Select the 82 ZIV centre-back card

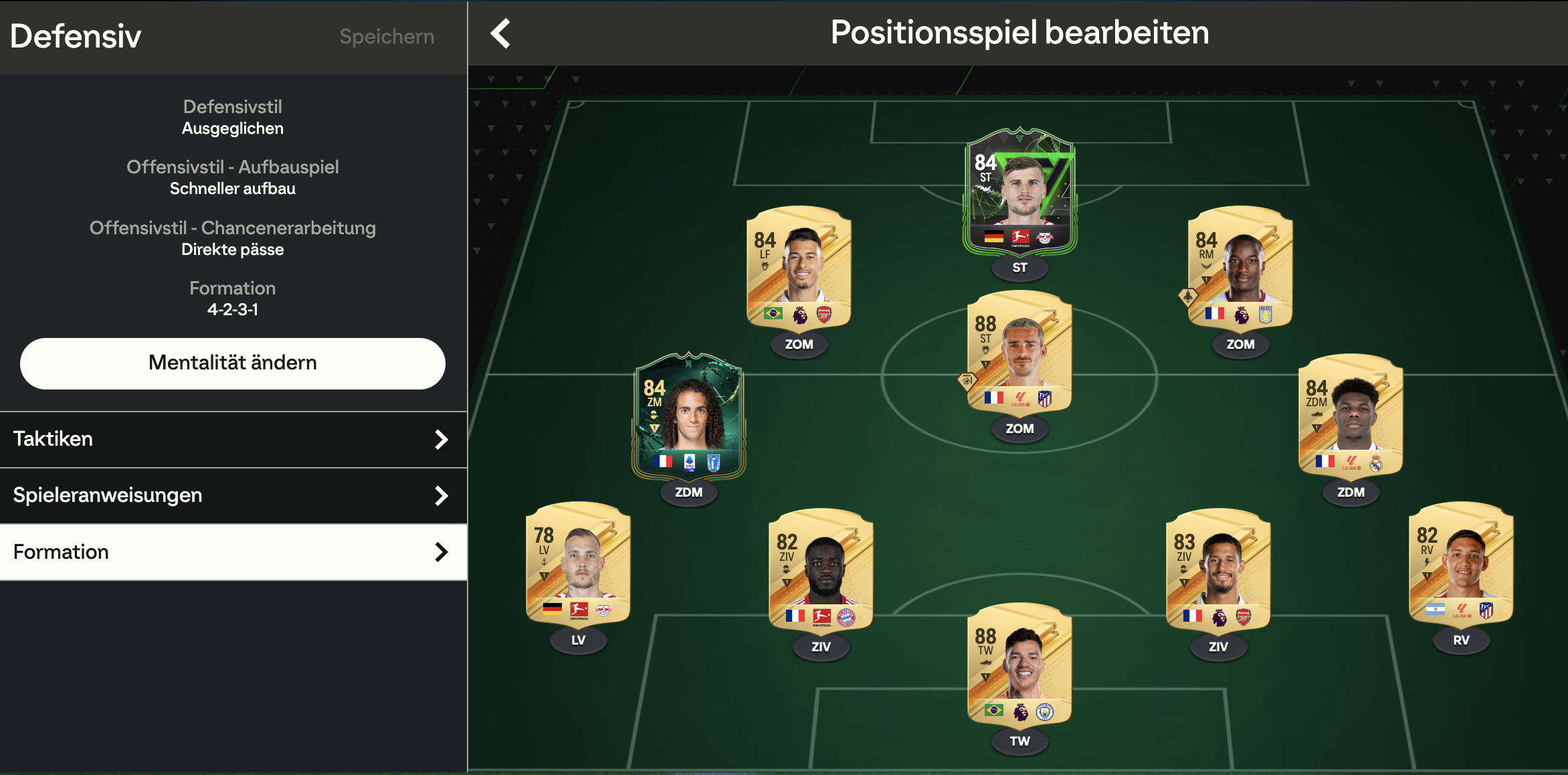[821, 570]
